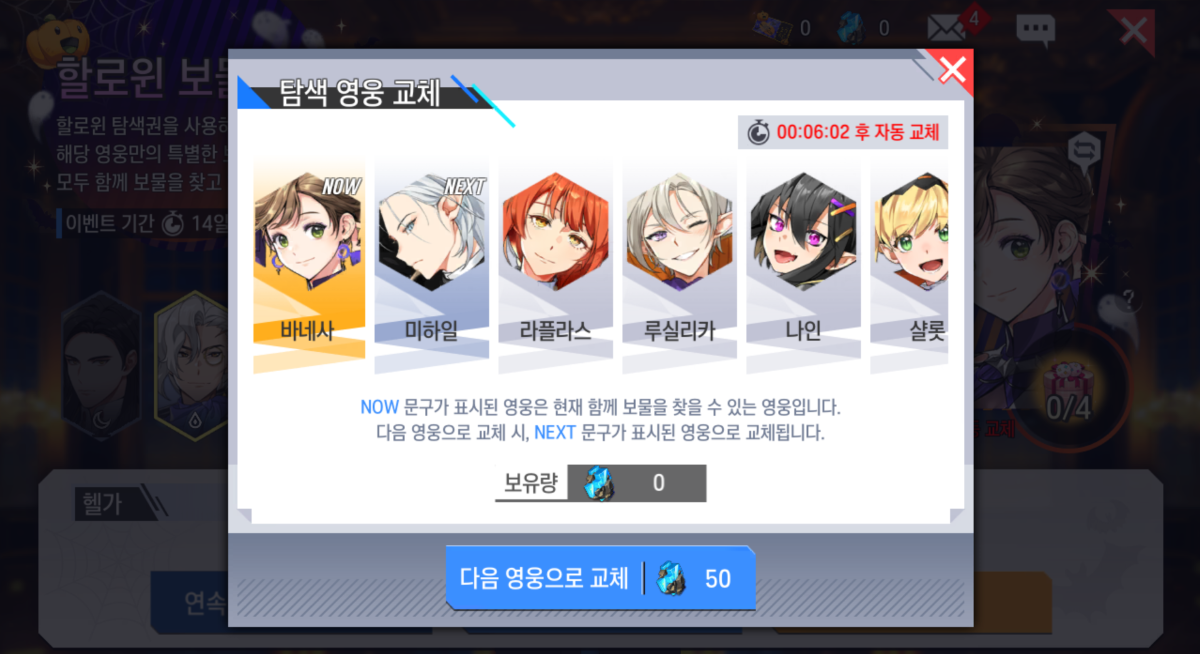This screenshot has width=1200, height=654.
Task: Confirm 다음 영웅으로 교체 for 50
Action: click(599, 578)
